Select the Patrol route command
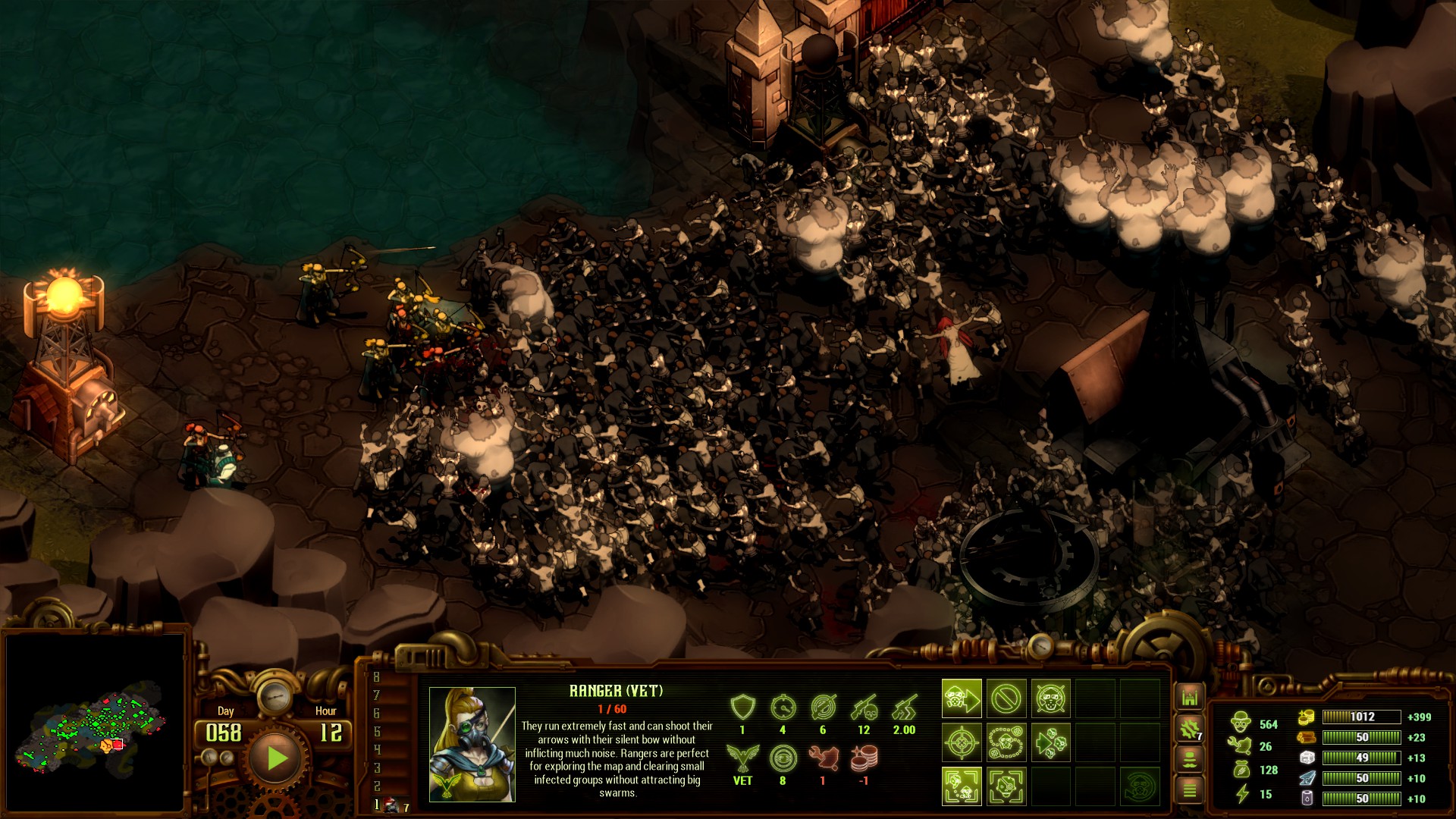Screen dimensions: 1456x819 pos(1006,742)
